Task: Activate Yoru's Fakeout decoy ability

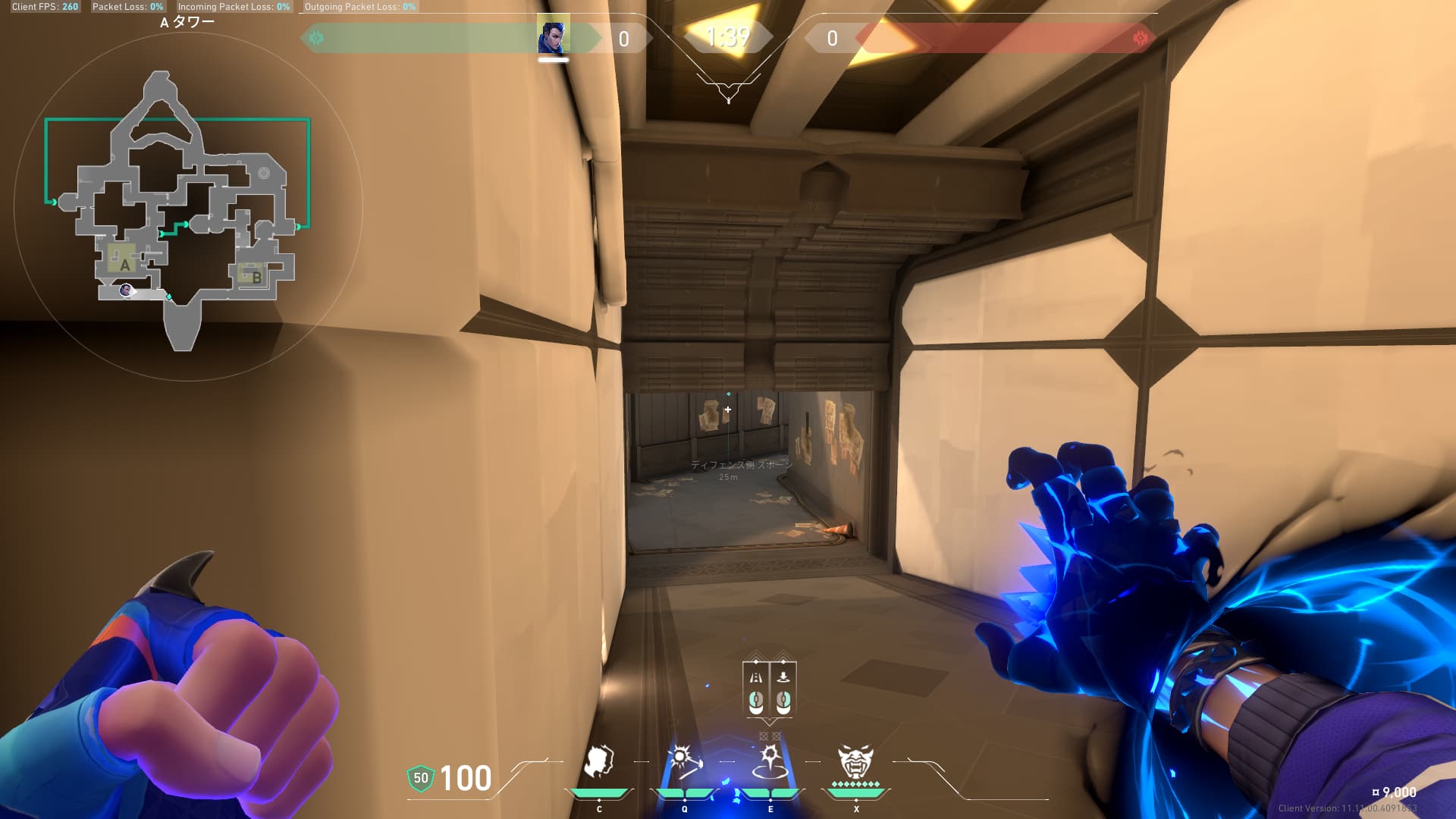Action: click(599, 761)
